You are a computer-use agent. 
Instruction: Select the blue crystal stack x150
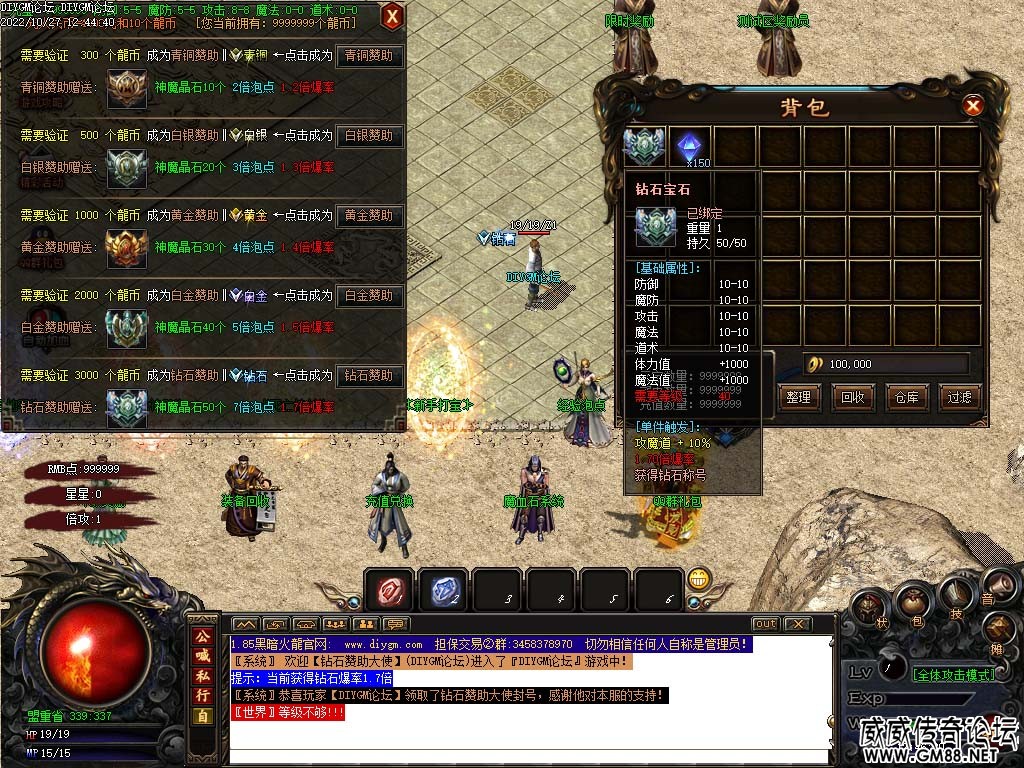[689, 146]
